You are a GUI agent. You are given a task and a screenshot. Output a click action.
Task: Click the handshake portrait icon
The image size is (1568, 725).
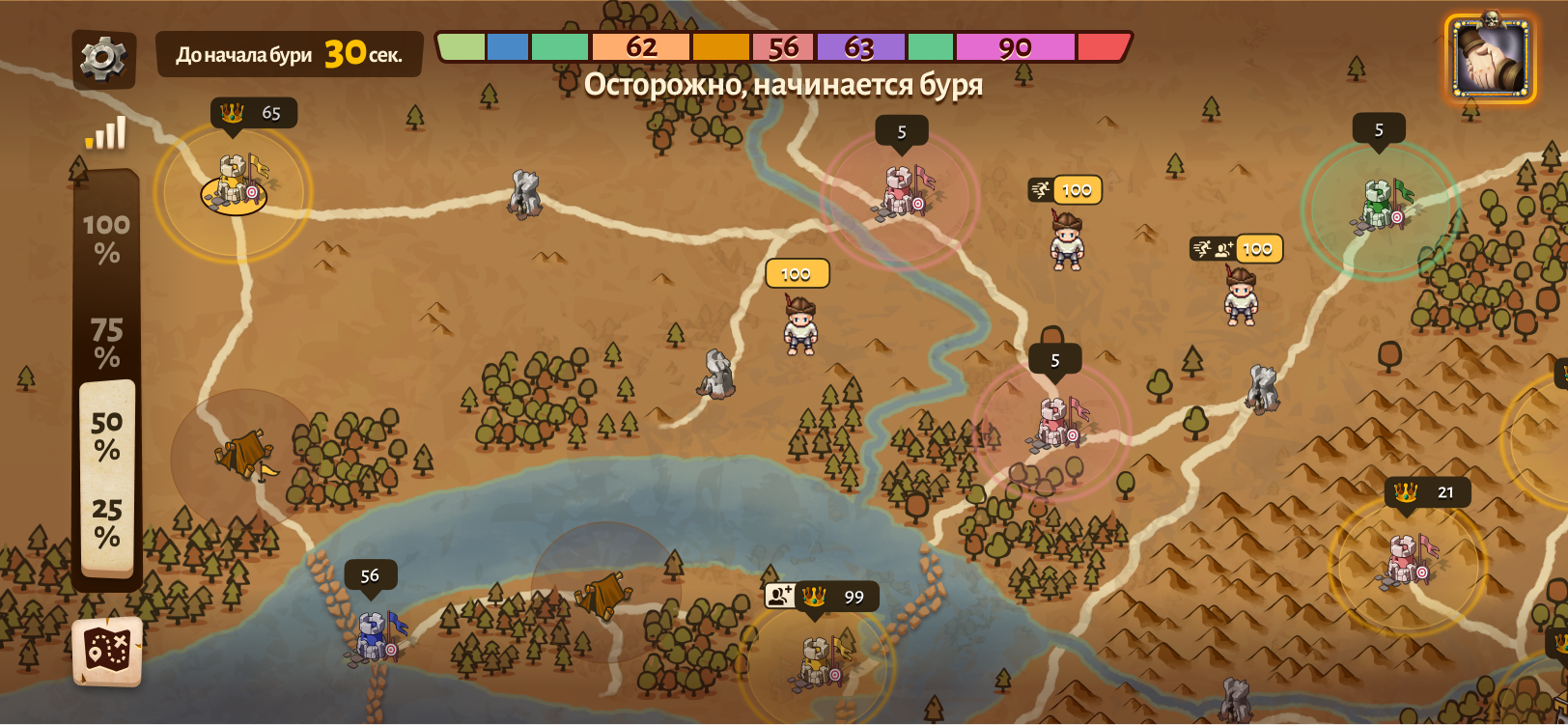[1490, 58]
